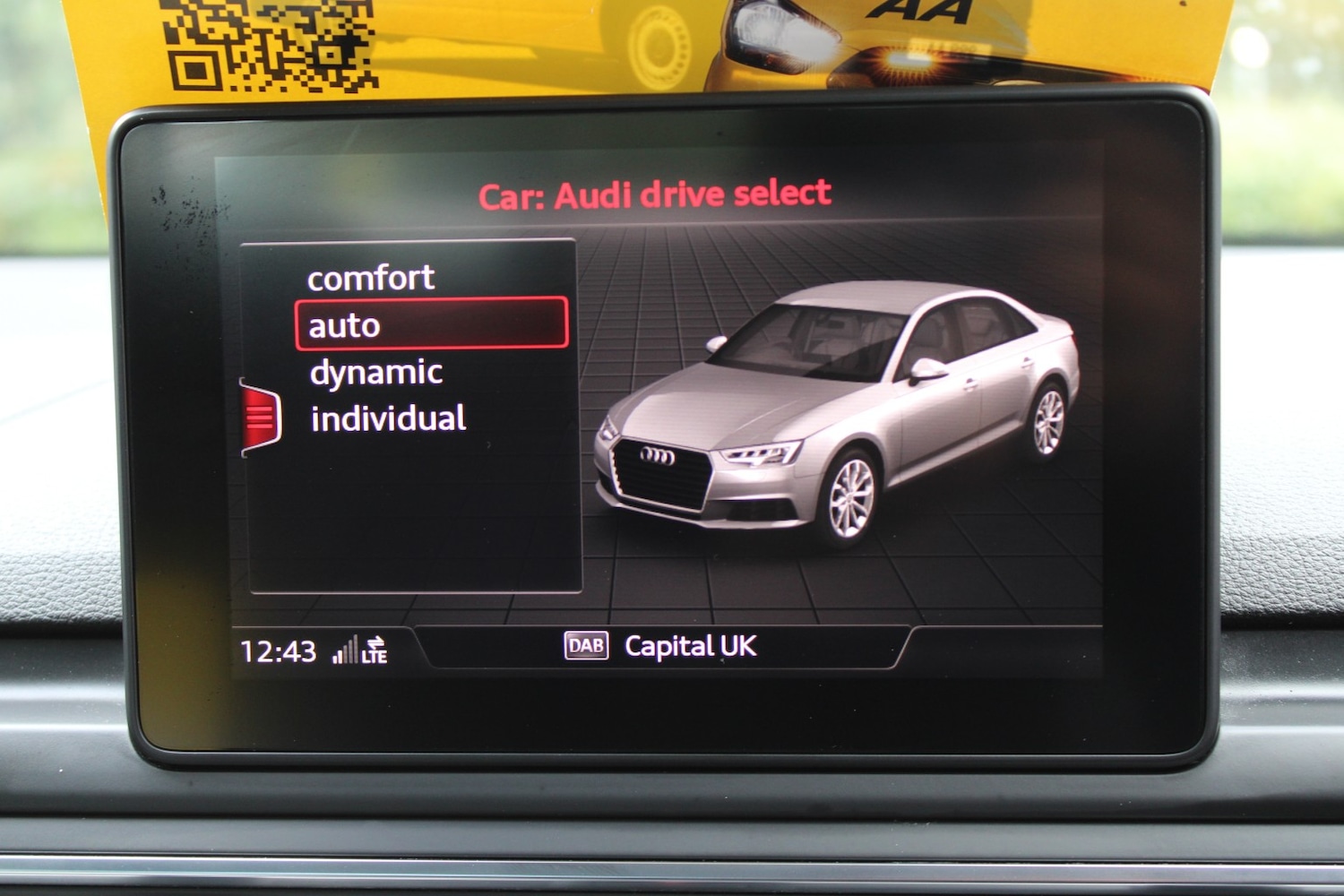Select auto from the drive select menu
This screenshot has height=896, width=1344.
point(343,325)
